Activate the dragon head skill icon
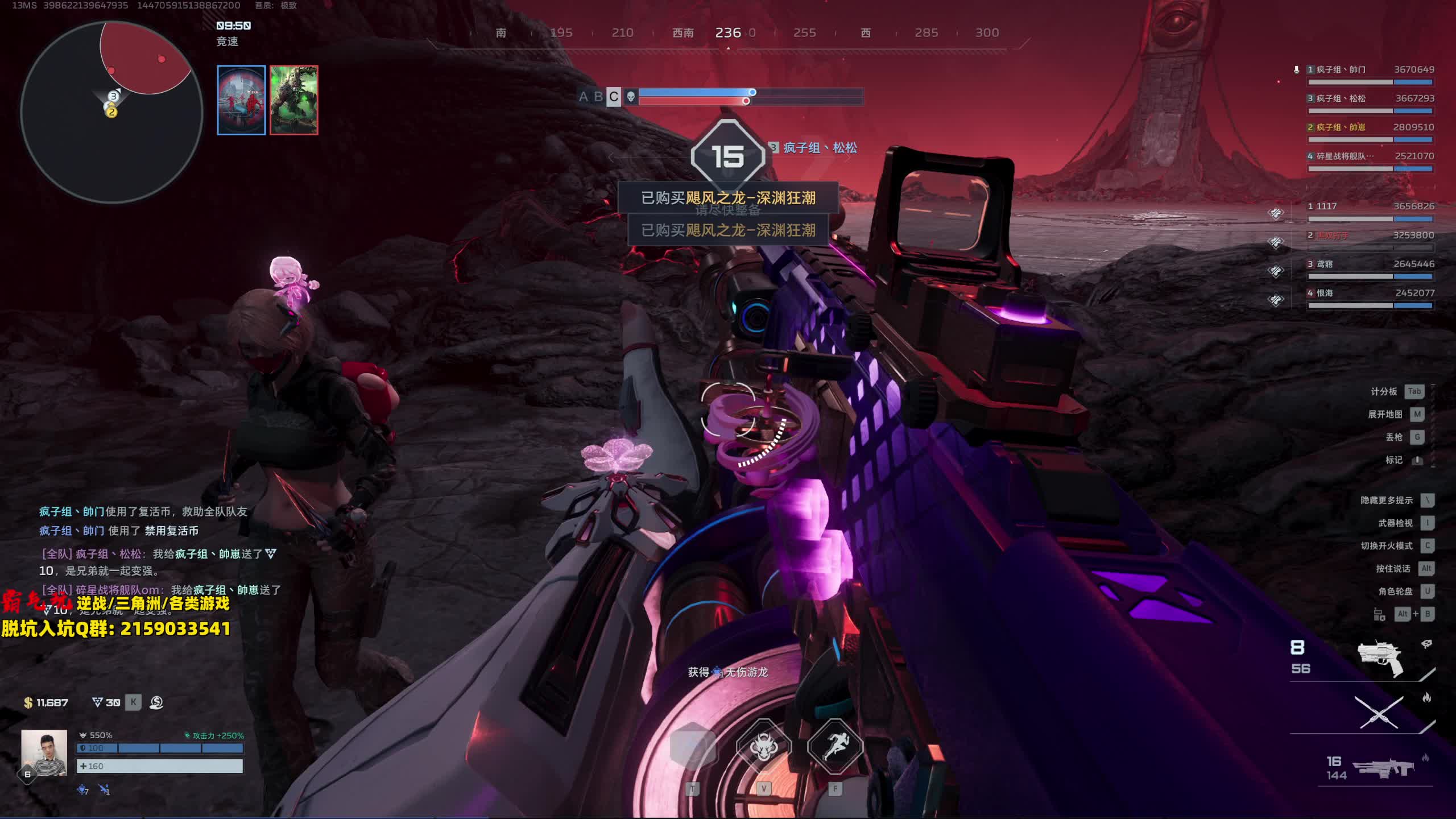1456x819 pixels. pyautogui.click(x=763, y=747)
